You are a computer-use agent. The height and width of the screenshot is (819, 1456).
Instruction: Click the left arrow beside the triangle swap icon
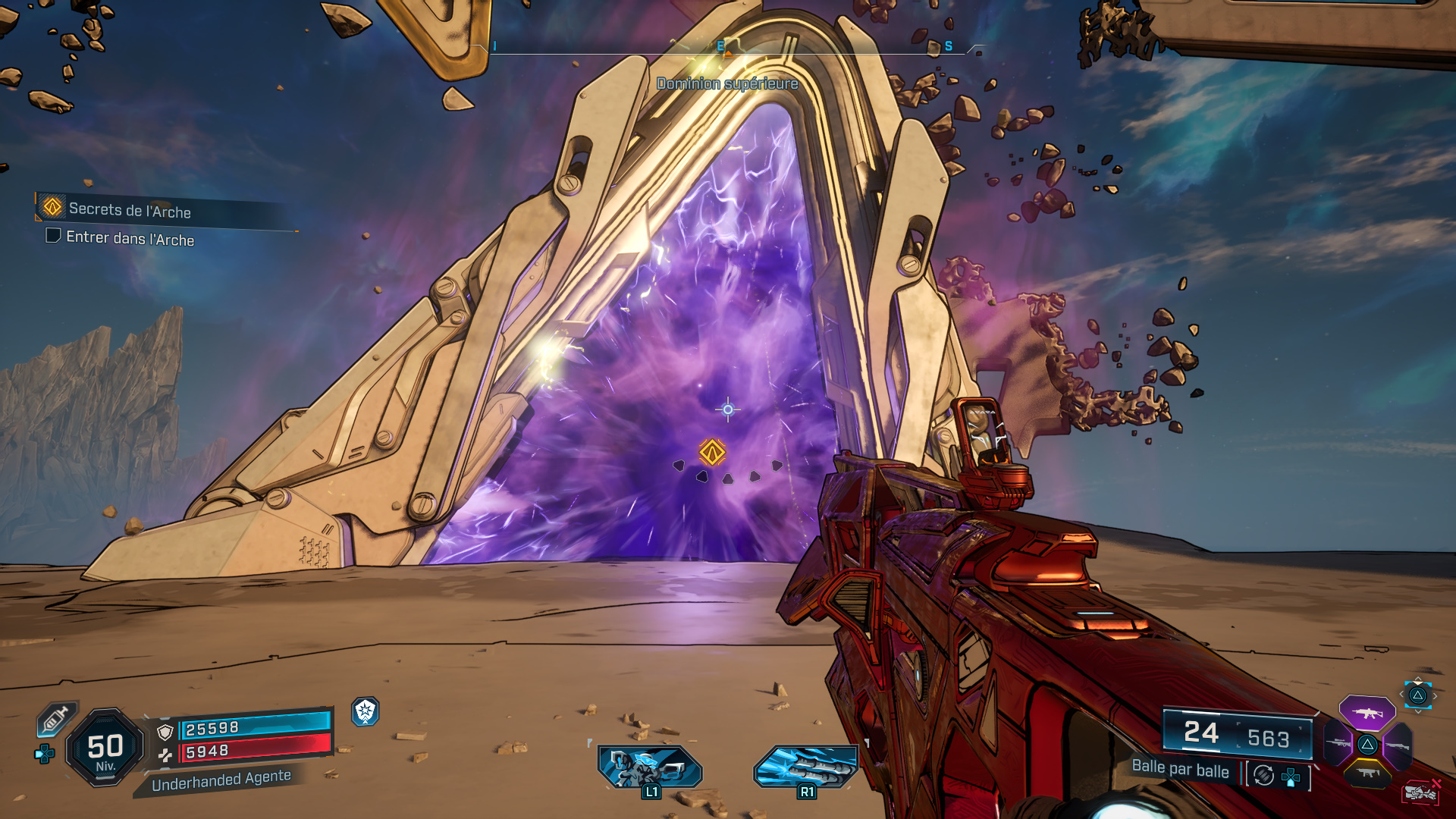[x=1401, y=694]
